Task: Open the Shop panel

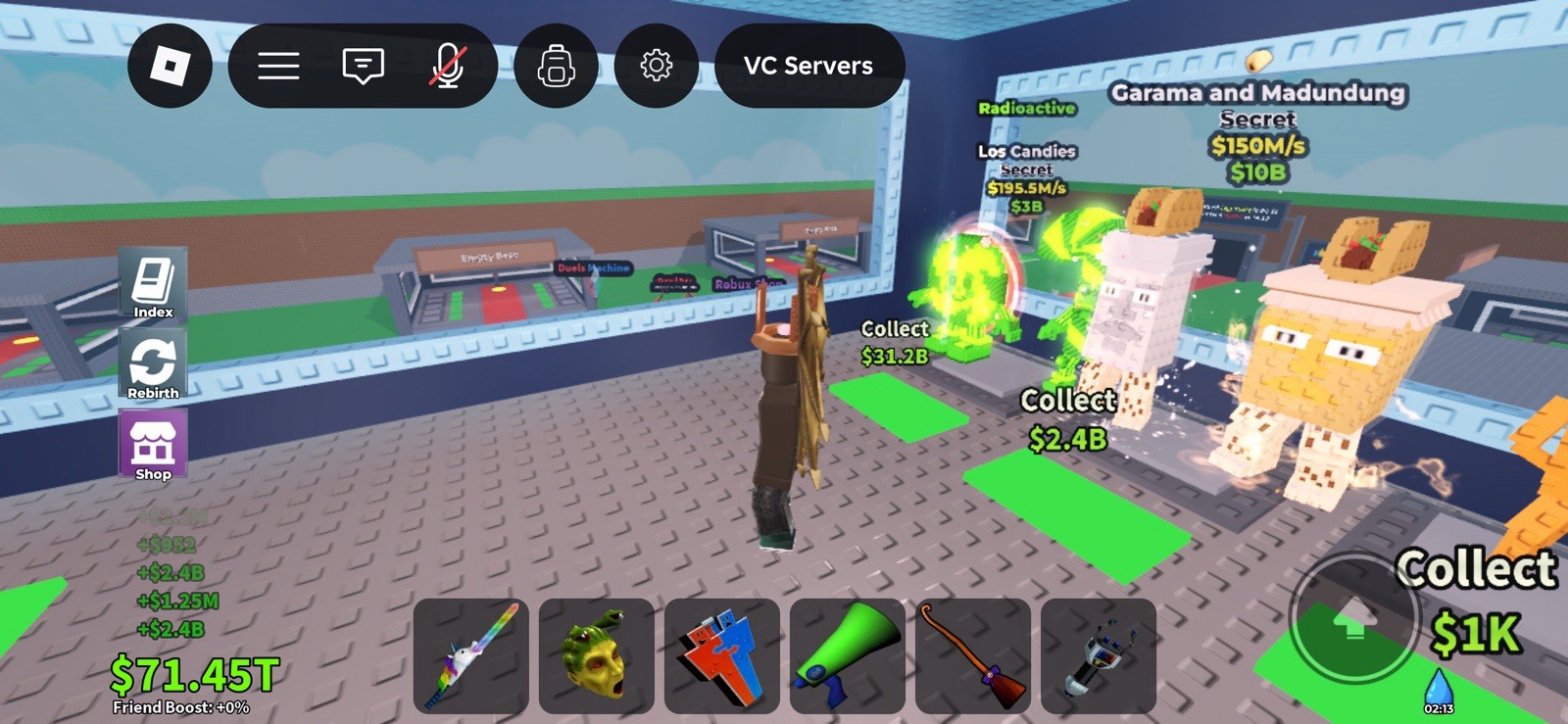Action: pyautogui.click(x=152, y=443)
